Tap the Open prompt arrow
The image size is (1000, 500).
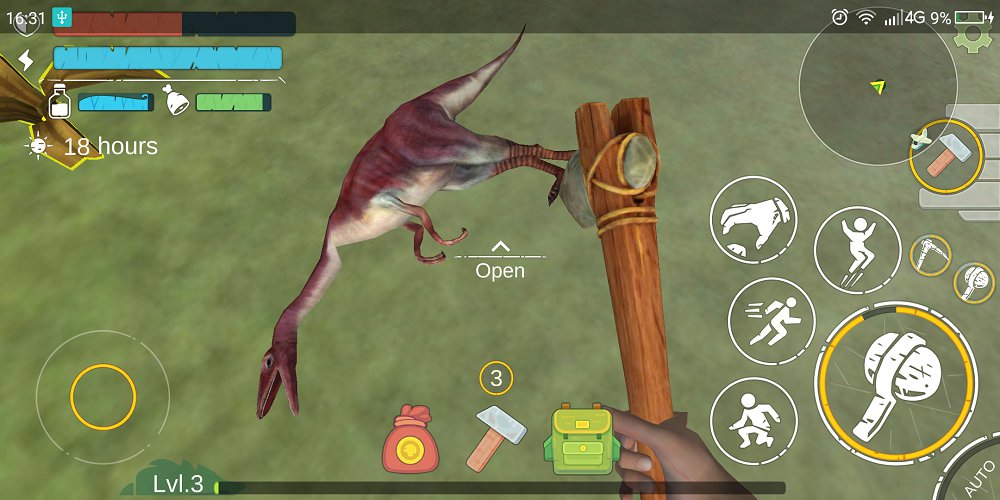click(x=500, y=246)
